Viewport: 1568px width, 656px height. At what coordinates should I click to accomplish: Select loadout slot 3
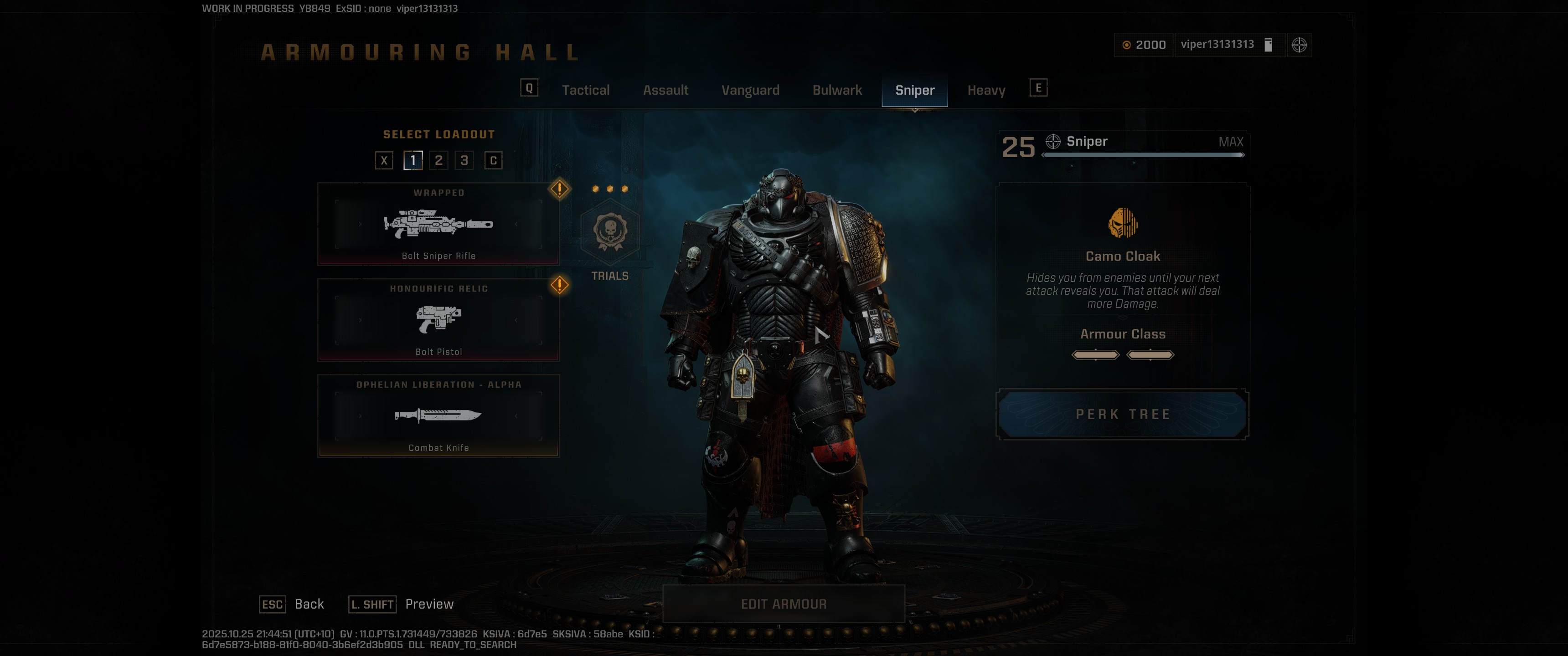pyautogui.click(x=464, y=160)
